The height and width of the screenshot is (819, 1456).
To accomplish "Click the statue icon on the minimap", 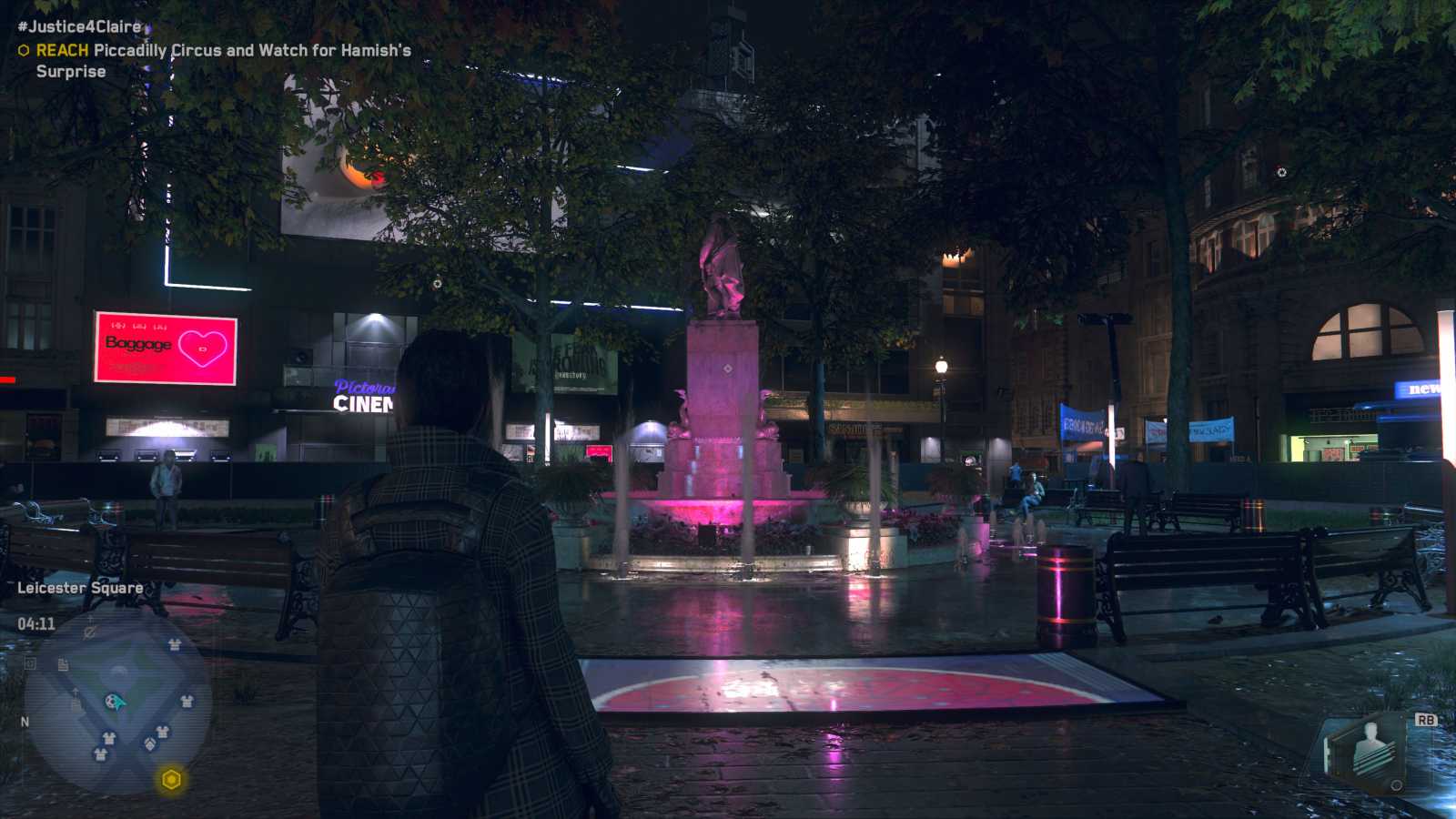I will 118,671.
